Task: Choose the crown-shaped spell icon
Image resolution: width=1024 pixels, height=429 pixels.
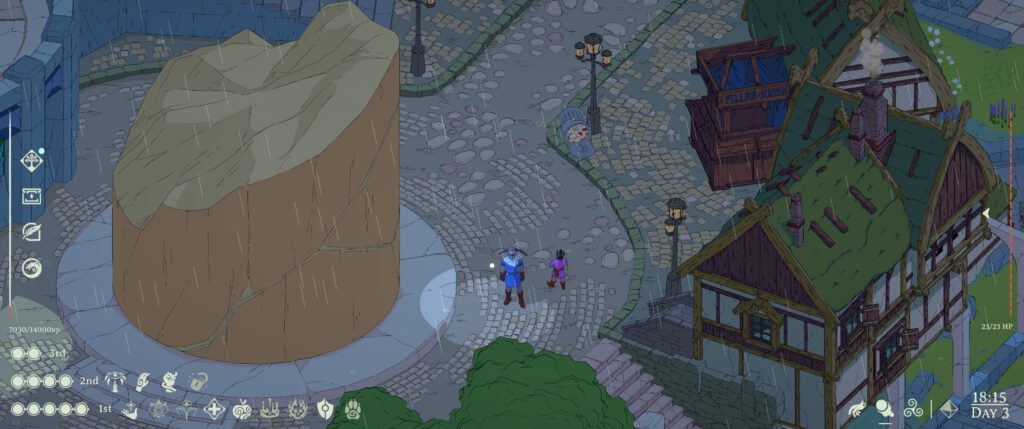Action: click(270, 409)
